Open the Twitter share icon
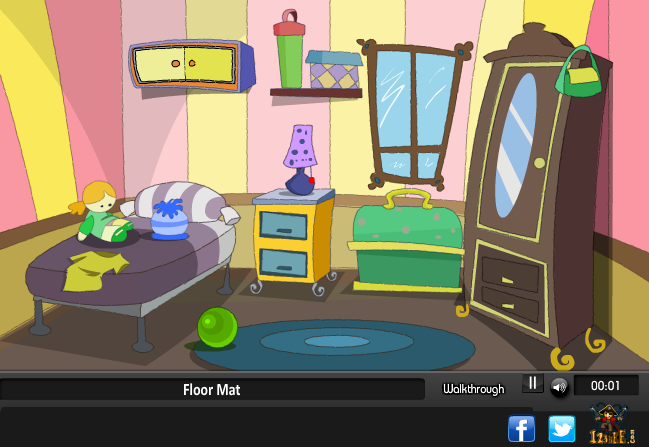The height and width of the screenshot is (447, 649). 562,429
